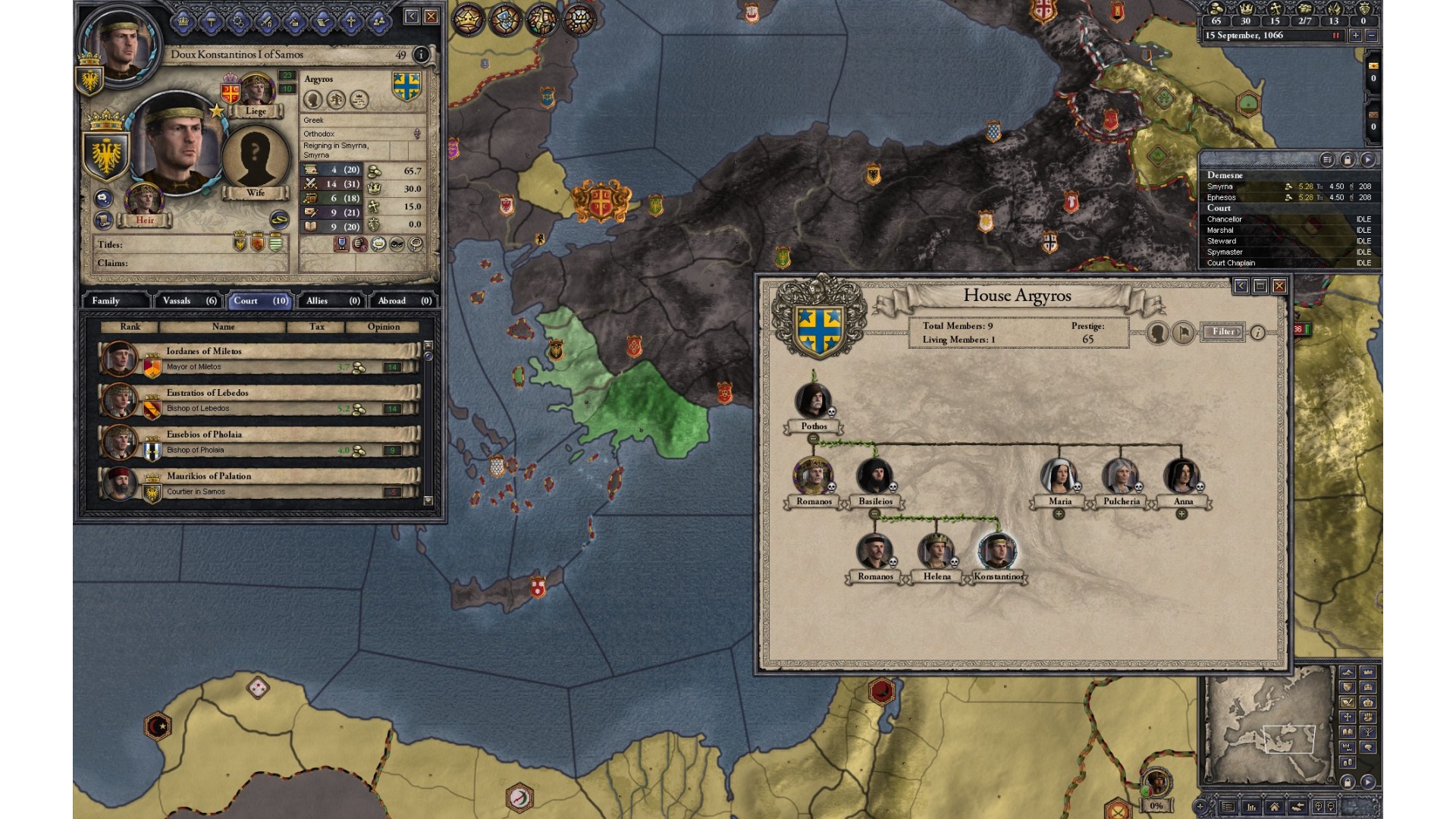Viewport: 1456px width, 819px height.
Task: Collapse Basileios's children branch
Action: [874, 514]
